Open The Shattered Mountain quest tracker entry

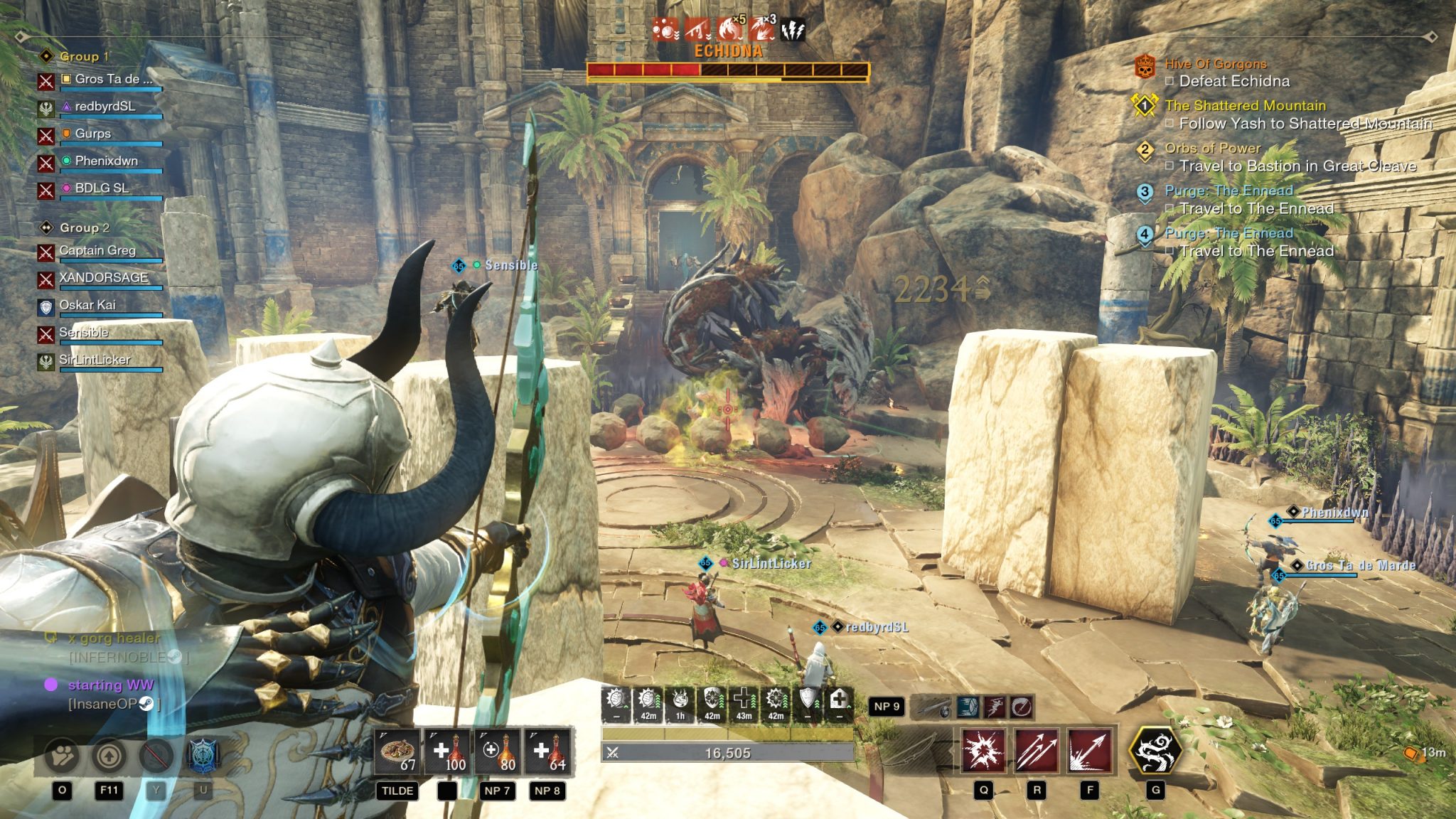(x=1245, y=106)
